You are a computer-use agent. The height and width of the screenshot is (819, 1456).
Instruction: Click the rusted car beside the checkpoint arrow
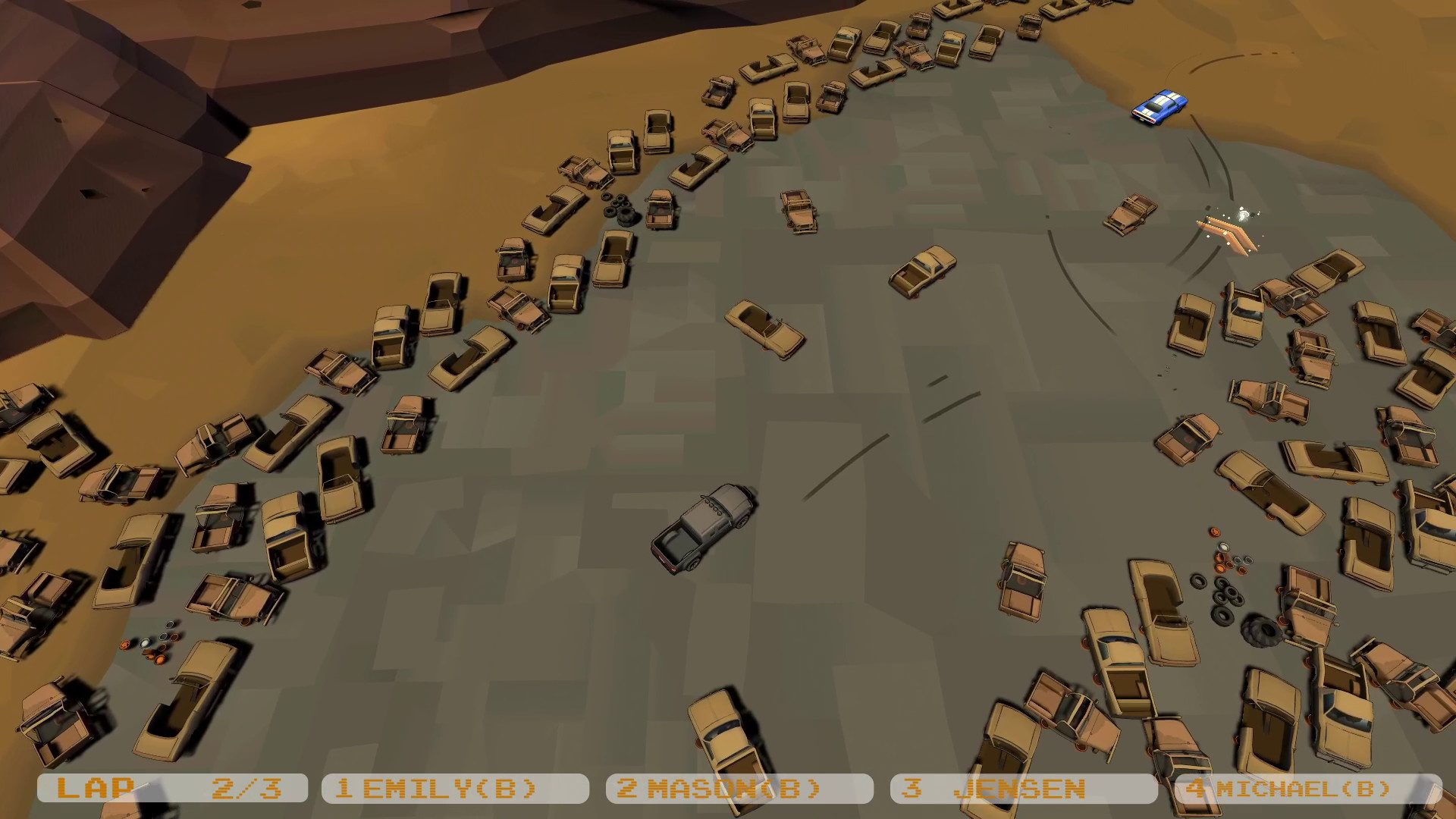tap(1130, 216)
